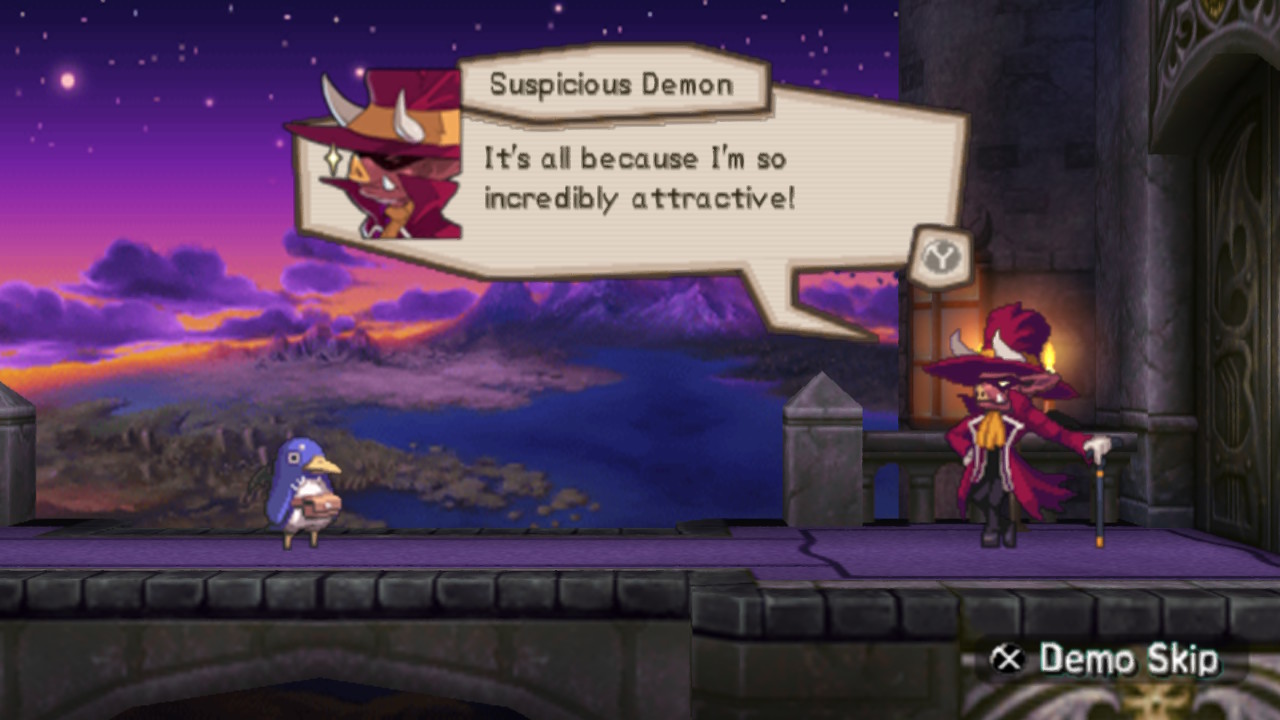The width and height of the screenshot is (1280, 720).
Task: Click the sparkle icon on the demon portrait
Action: [333, 157]
